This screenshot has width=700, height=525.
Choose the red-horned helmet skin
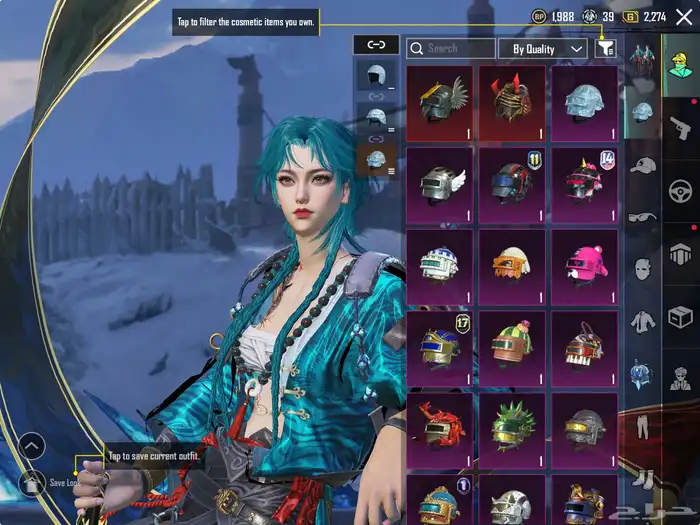pyautogui.click(x=512, y=101)
